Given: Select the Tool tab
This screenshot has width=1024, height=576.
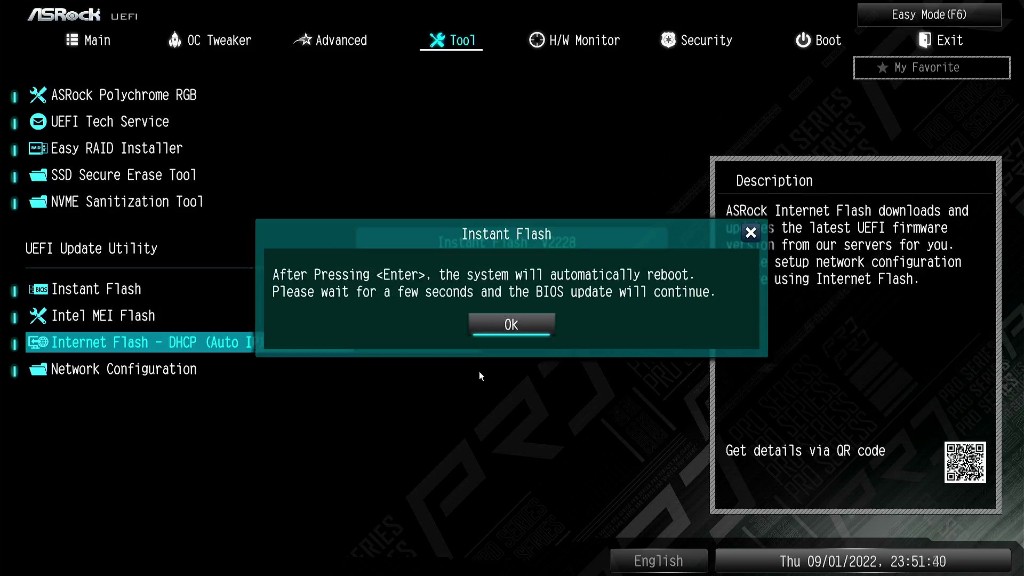Looking at the screenshot, I should point(452,40).
